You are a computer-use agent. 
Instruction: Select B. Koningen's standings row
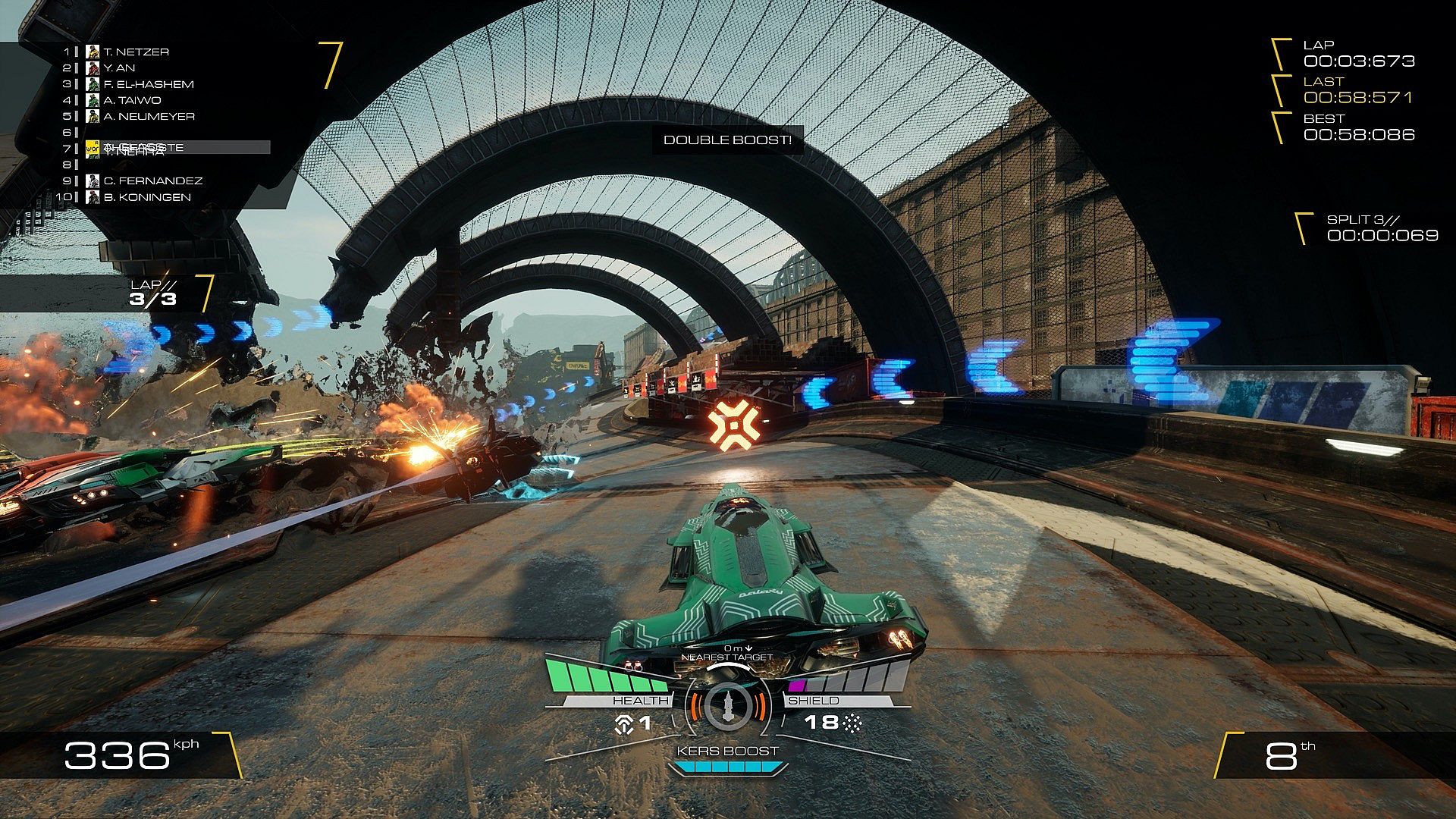(x=146, y=197)
